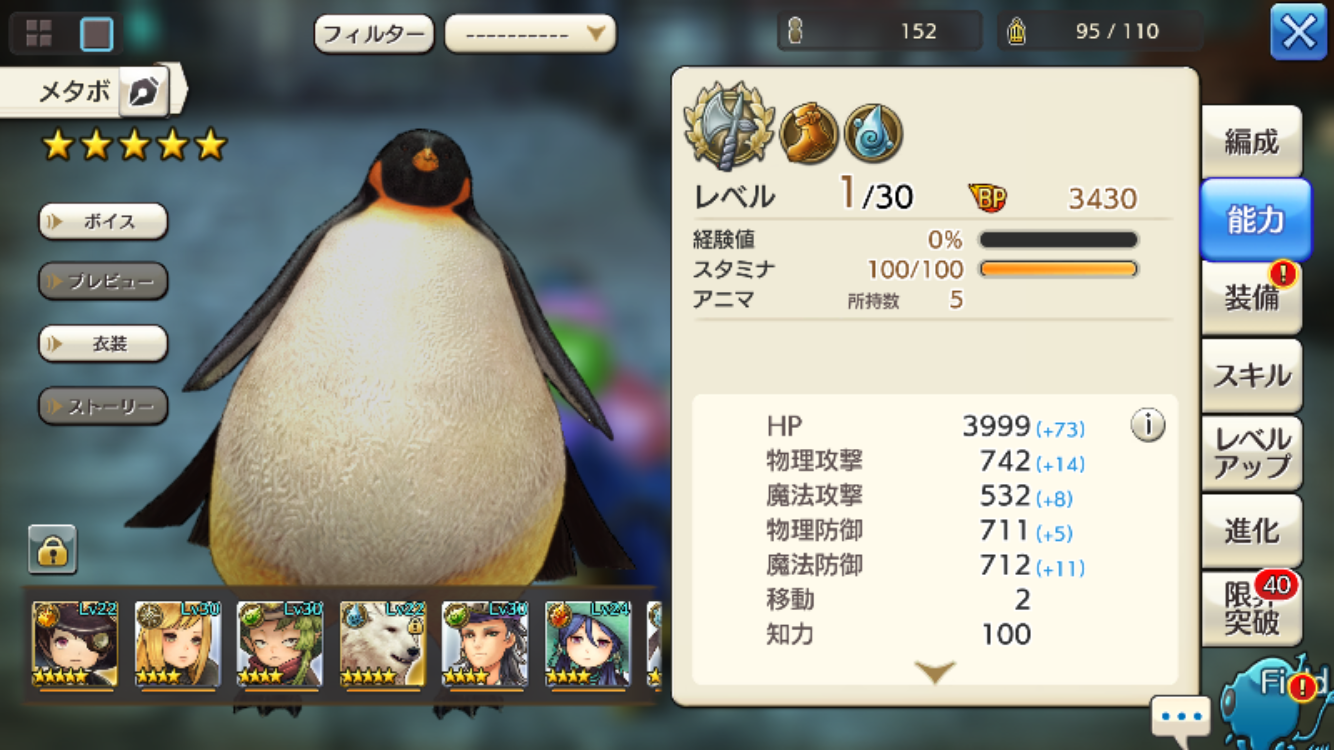Expand more stats with the down arrow
This screenshot has height=750, width=1334.
tap(935, 672)
